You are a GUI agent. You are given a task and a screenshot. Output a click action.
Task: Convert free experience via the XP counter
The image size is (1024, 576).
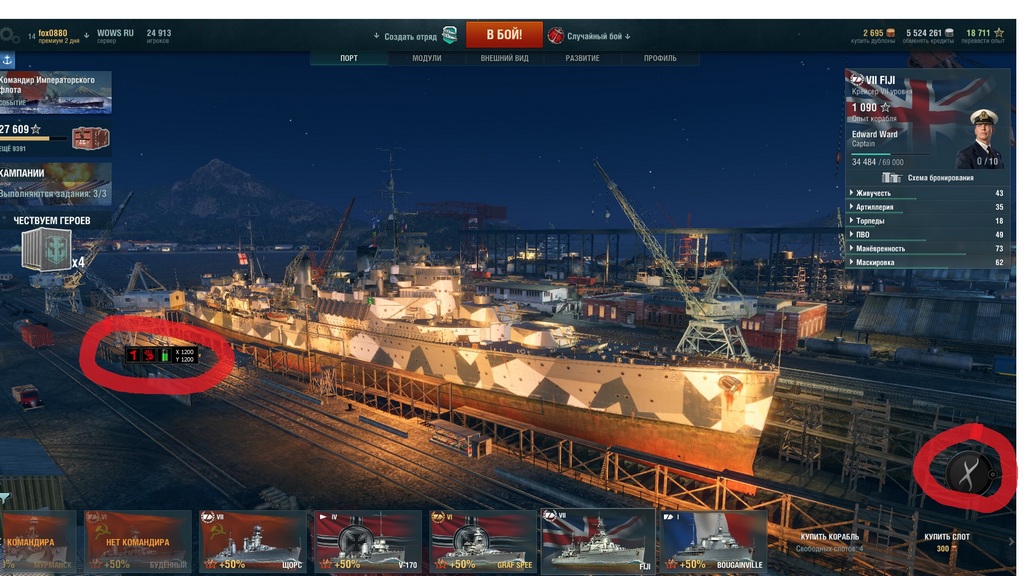(x=984, y=35)
